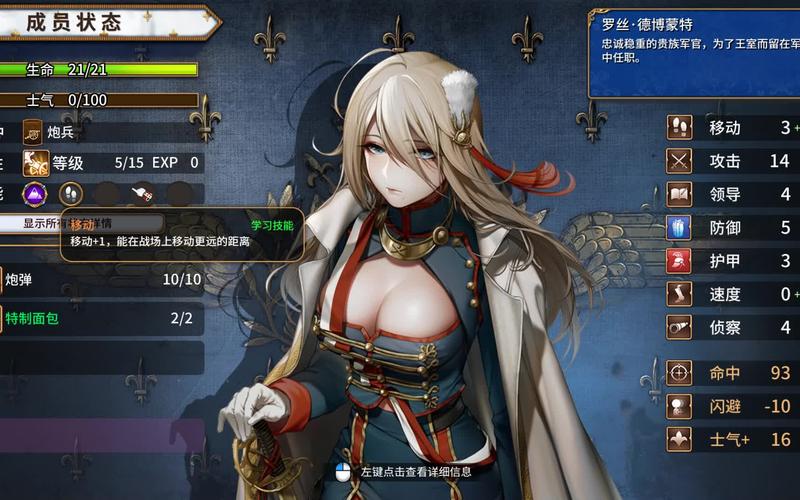Select the footprints movement skill icon
The width and height of the screenshot is (800, 500).
pos(71,193)
